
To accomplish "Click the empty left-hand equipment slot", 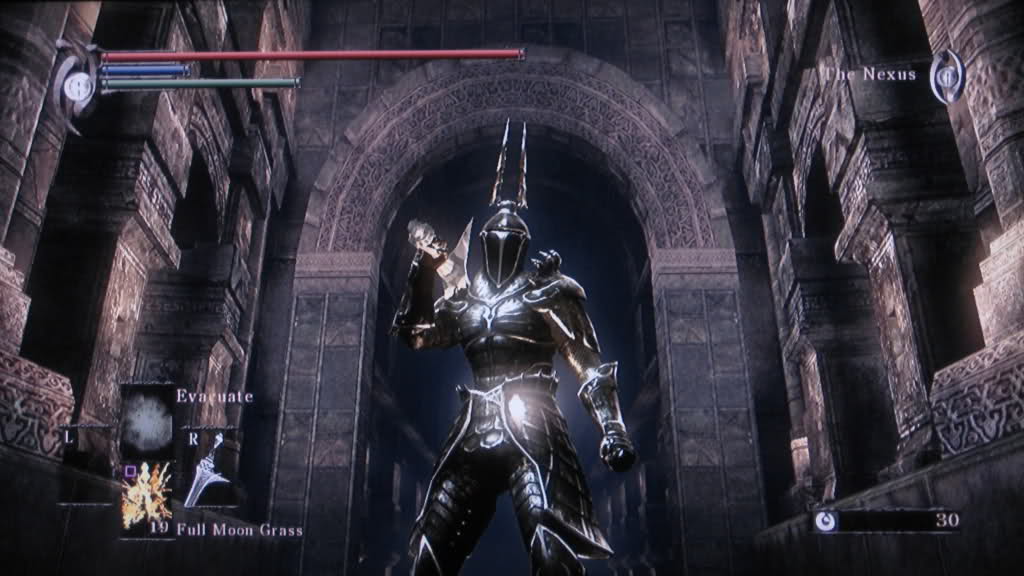I will click(86, 465).
